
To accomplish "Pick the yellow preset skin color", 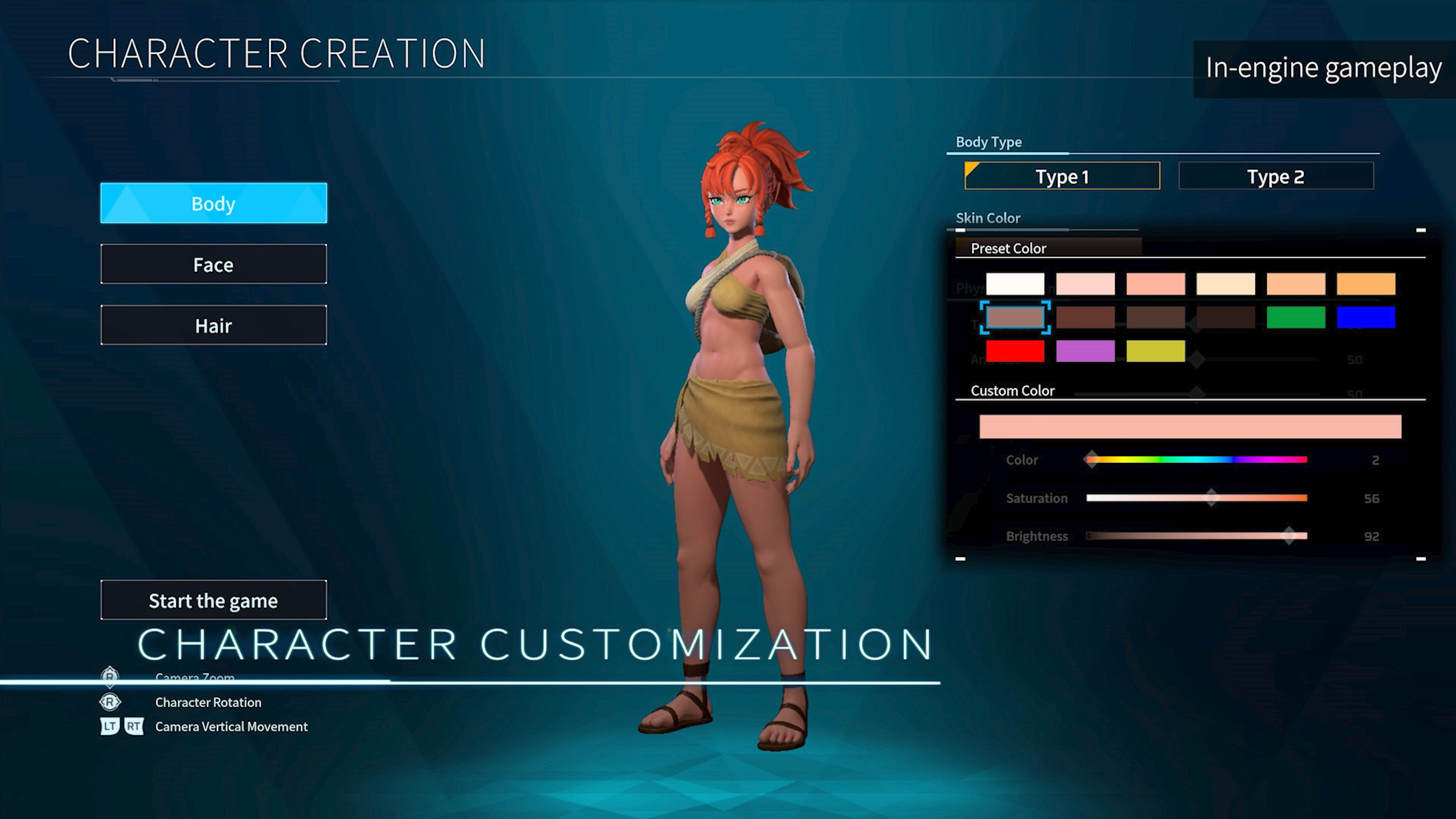I will coord(1155,350).
